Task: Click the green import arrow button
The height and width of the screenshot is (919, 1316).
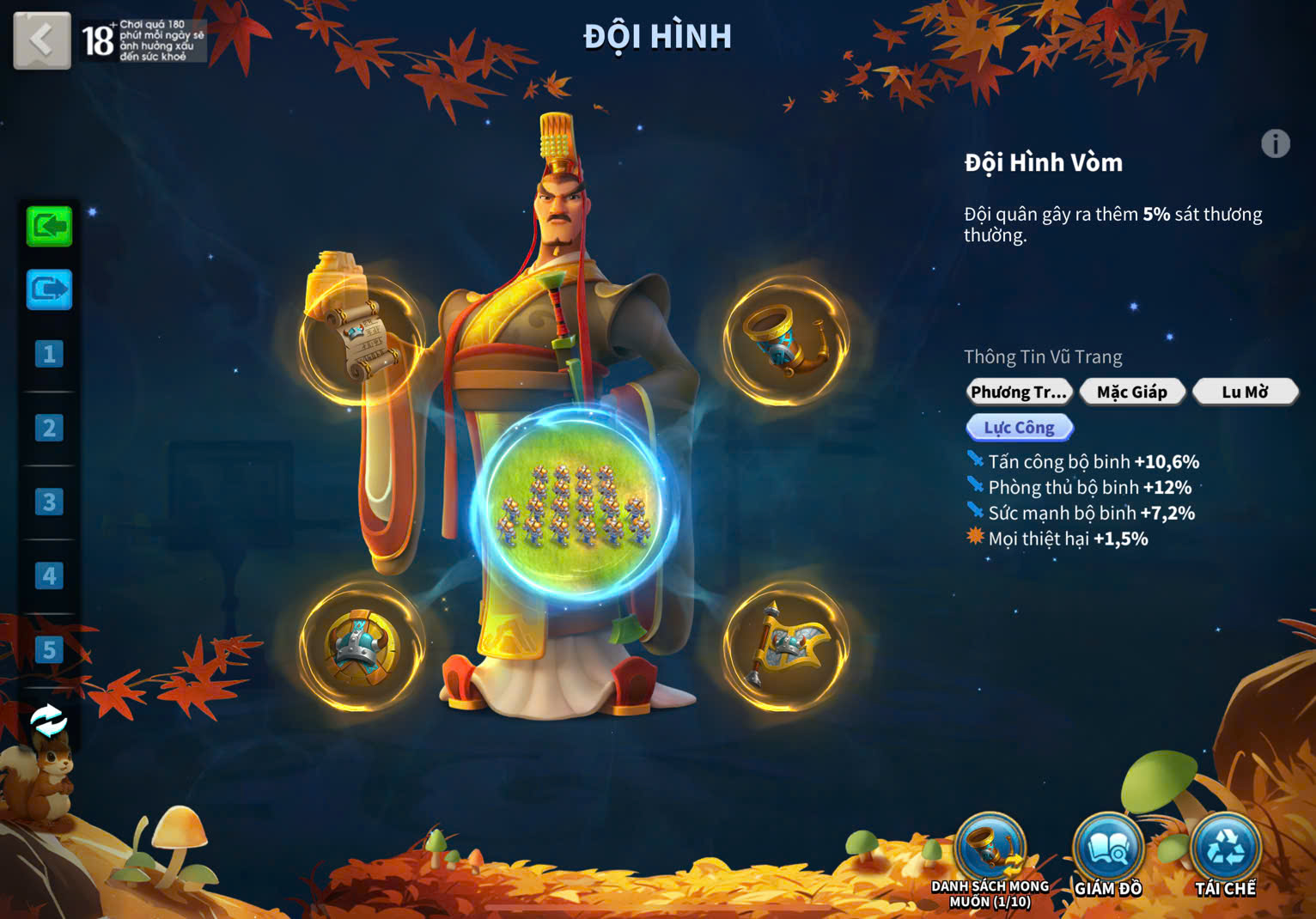Action: click(x=49, y=227)
